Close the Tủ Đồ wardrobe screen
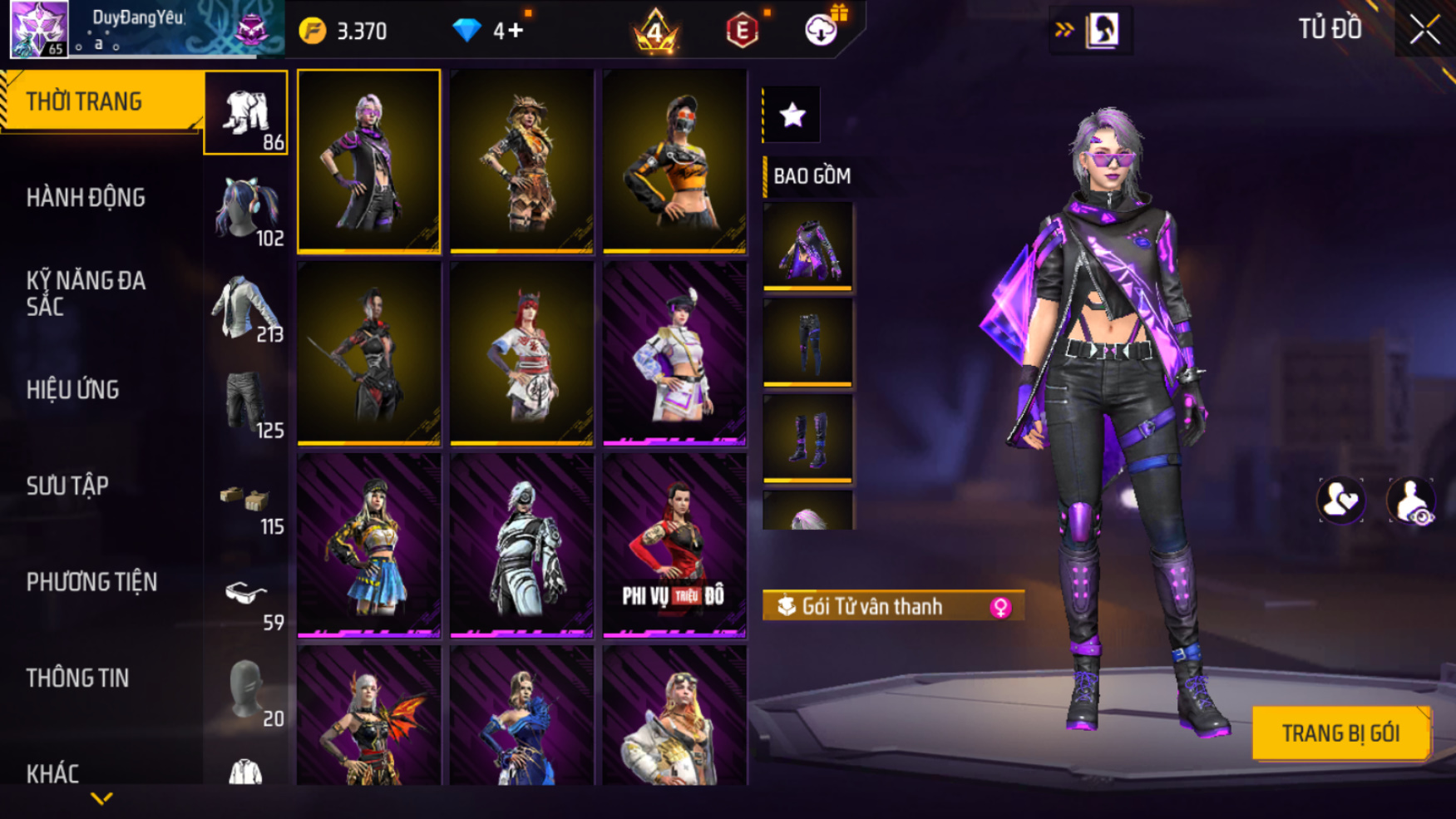 tap(1424, 30)
